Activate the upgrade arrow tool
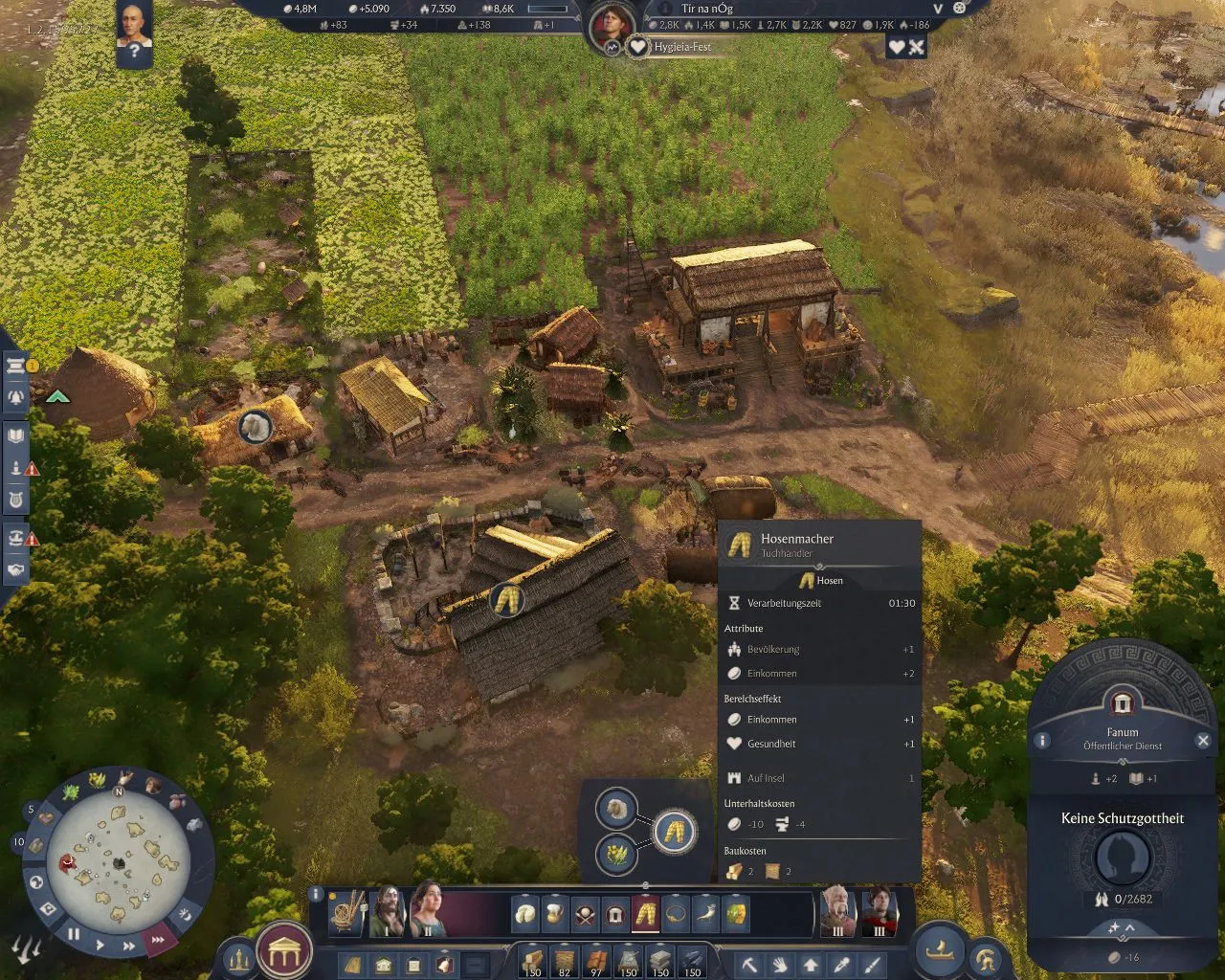 tap(811, 965)
